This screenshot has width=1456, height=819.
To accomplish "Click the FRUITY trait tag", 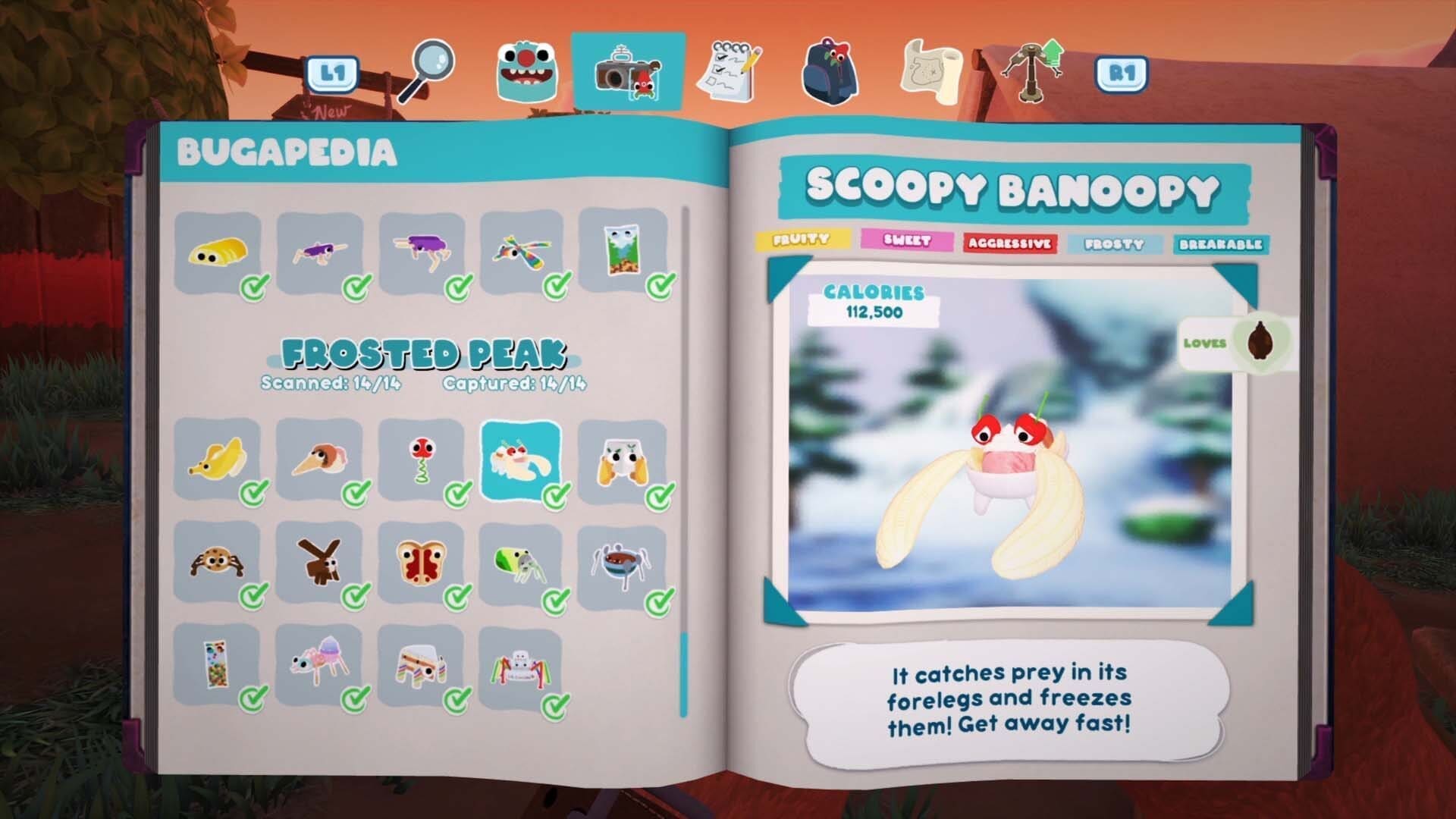I will tap(803, 239).
